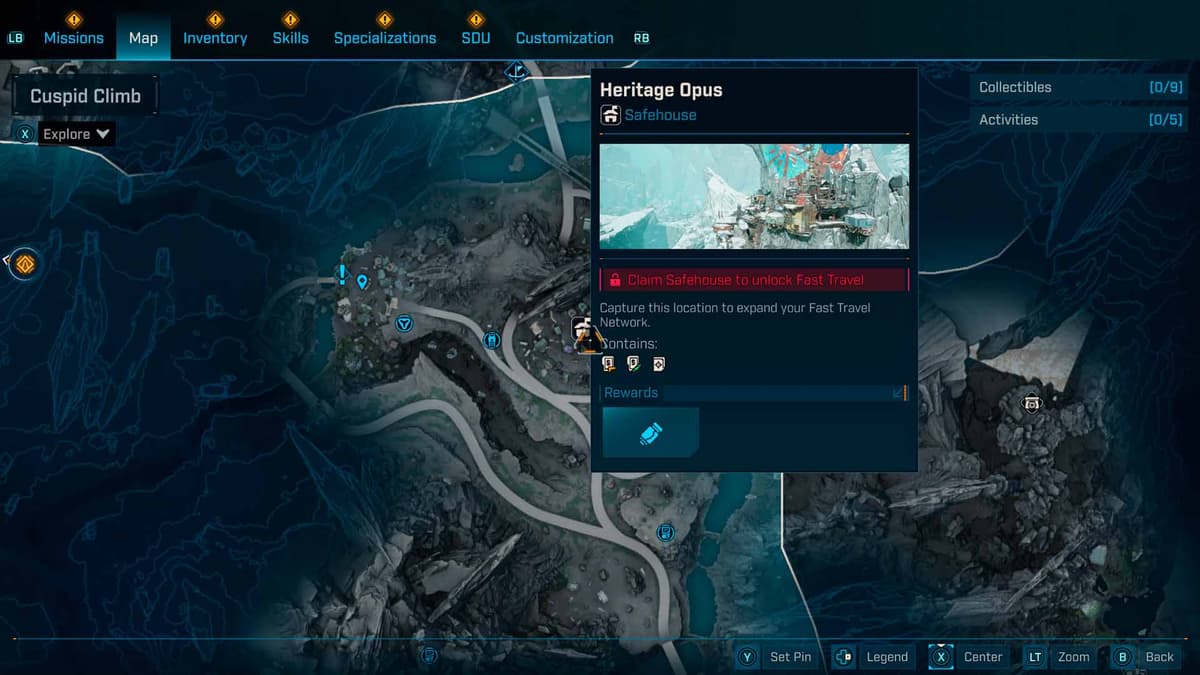Switch to the Missions tab
Image resolution: width=1200 pixels, height=675 pixels.
click(73, 38)
